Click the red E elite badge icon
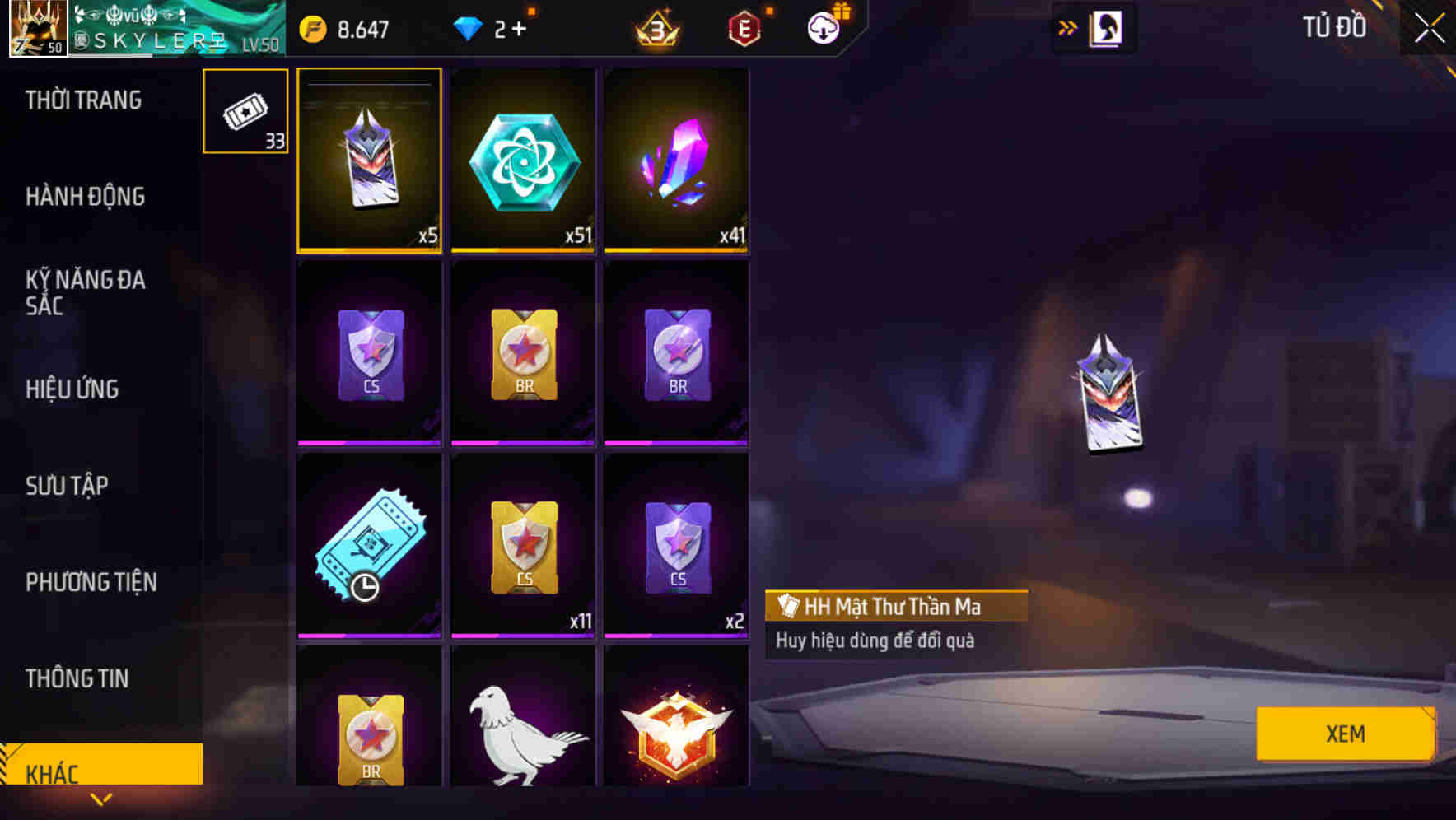1456x820 pixels. (745, 28)
